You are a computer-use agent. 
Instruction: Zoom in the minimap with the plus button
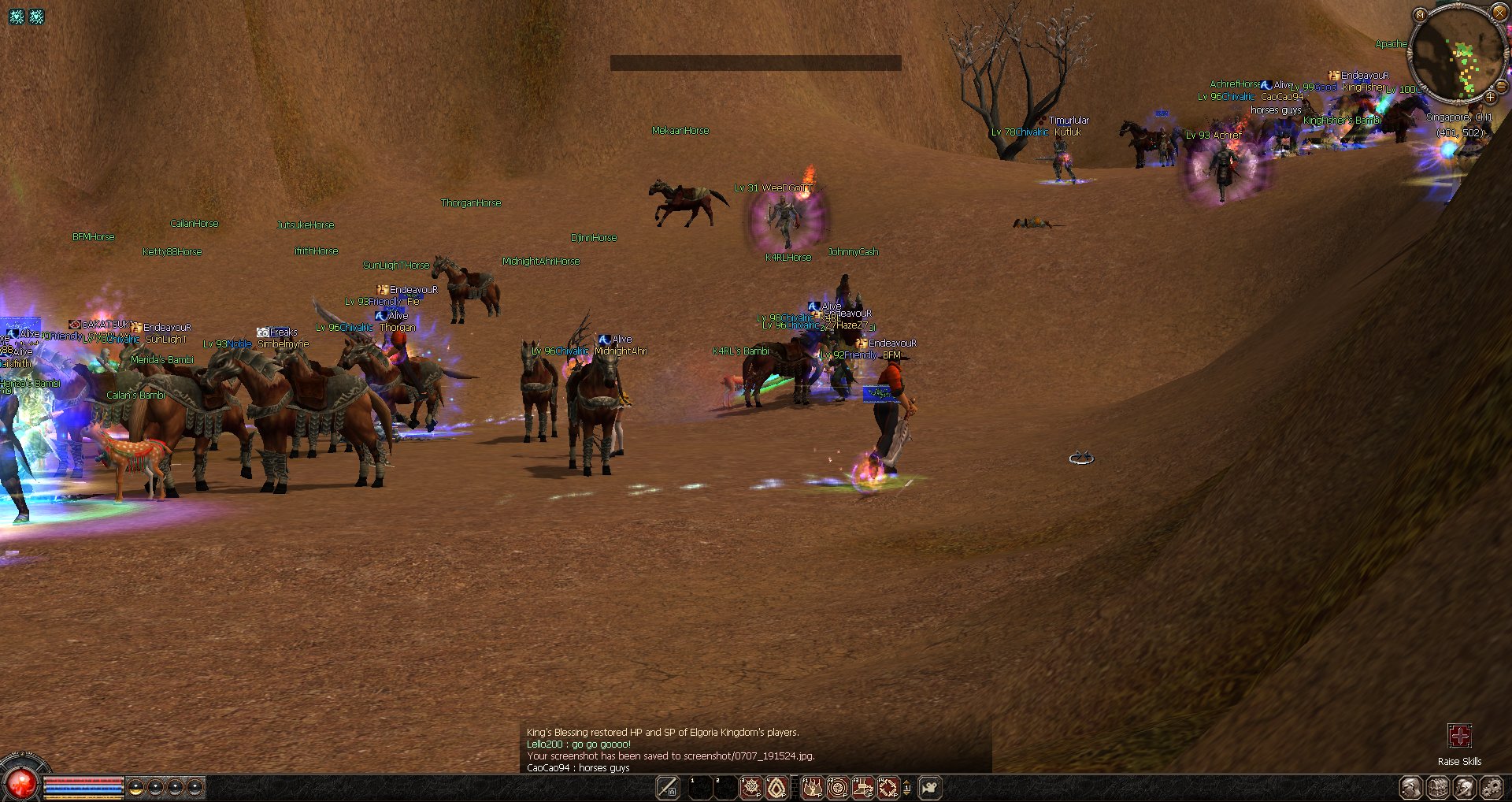pos(1490,98)
